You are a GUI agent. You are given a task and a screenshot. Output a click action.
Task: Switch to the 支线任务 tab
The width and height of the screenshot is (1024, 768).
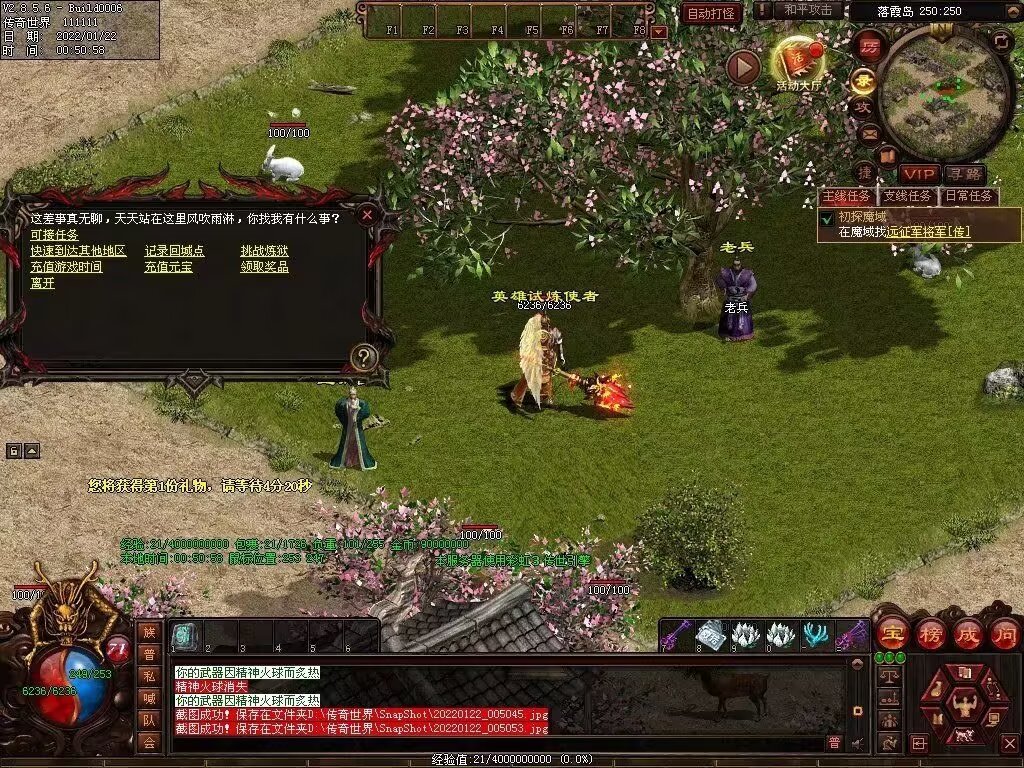(907, 196)
